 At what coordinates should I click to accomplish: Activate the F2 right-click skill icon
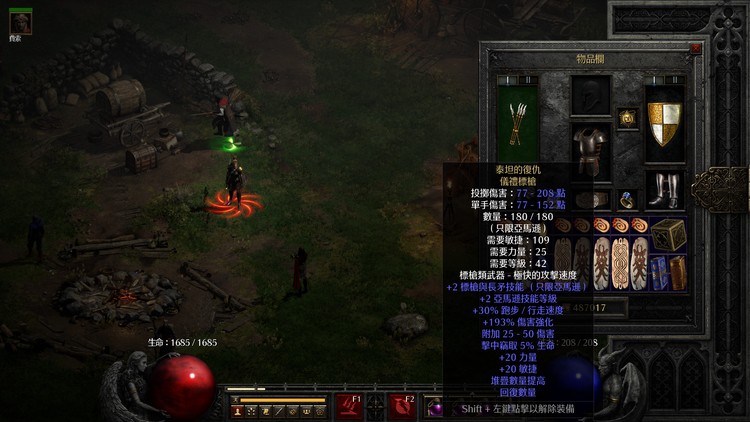[x=403, y=406]
